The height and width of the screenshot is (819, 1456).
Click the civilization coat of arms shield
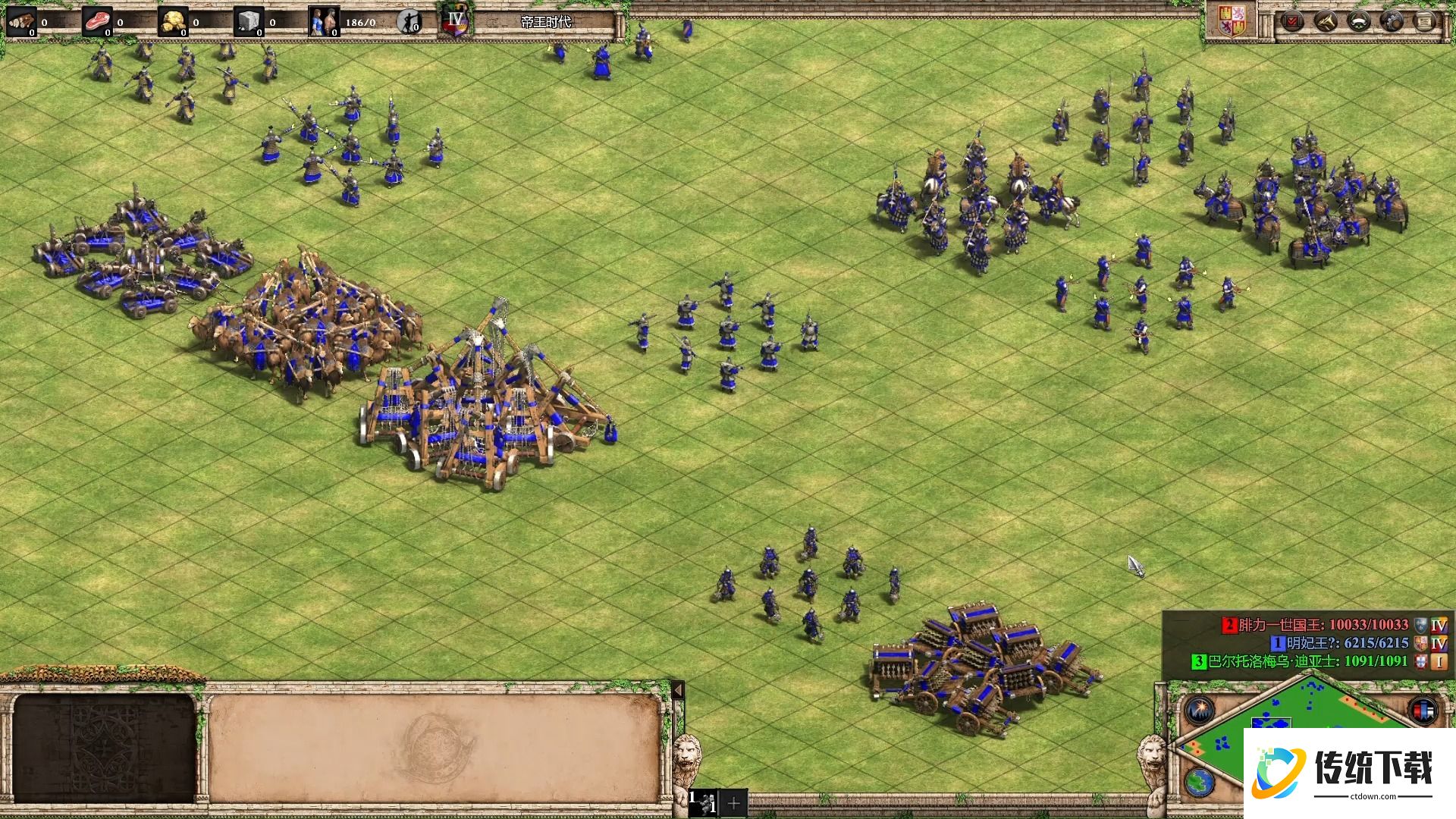tap(1232, 21)
